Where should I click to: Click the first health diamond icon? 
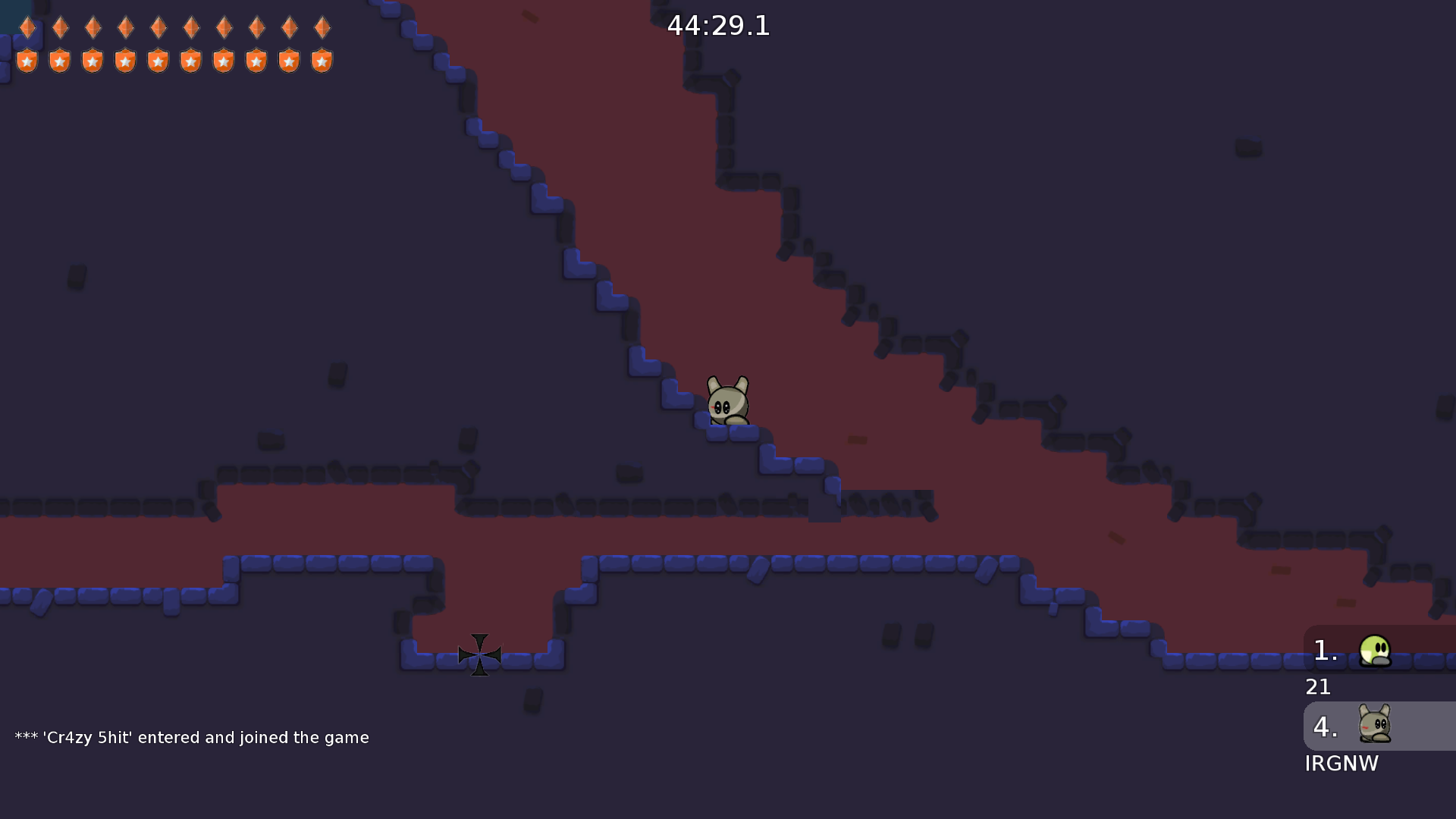[27, 28]
